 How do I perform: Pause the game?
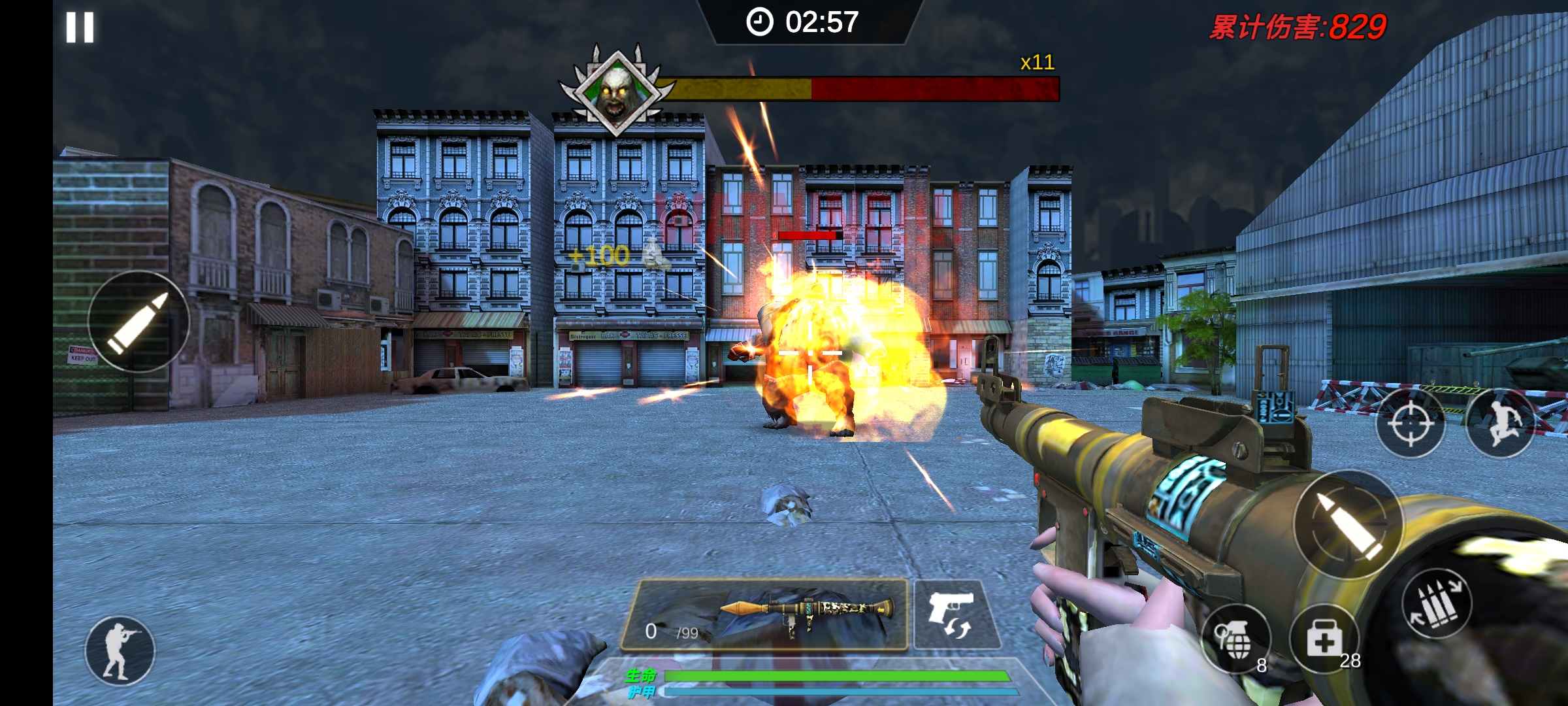coord(80,27)
